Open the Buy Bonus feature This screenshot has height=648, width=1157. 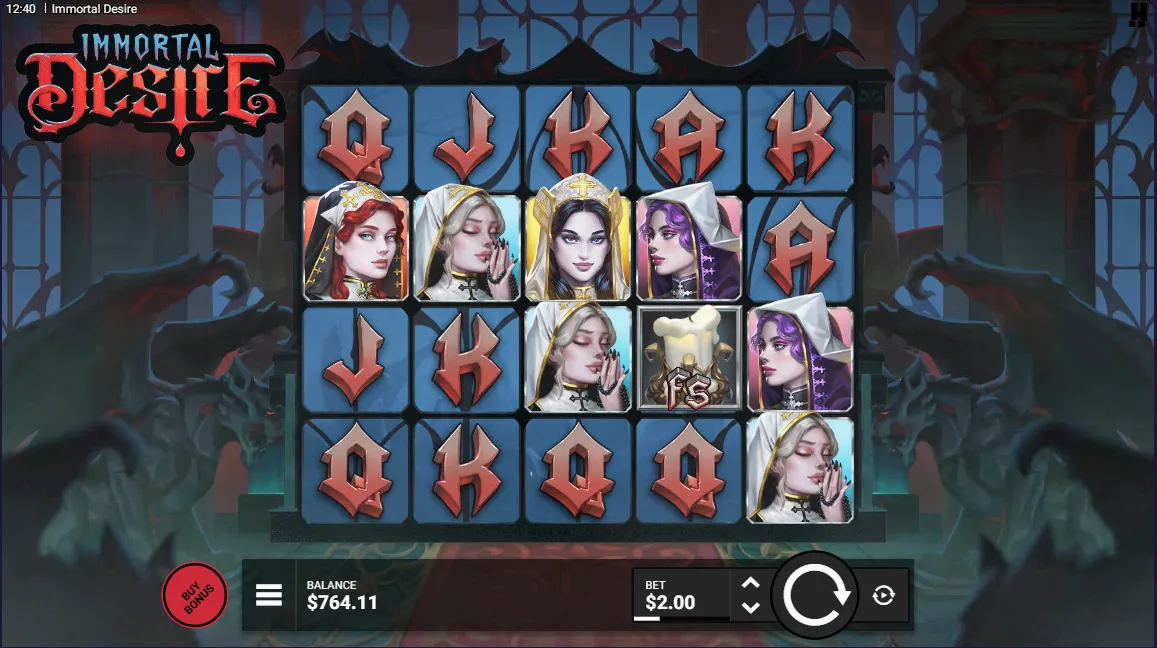coord(195,596)
